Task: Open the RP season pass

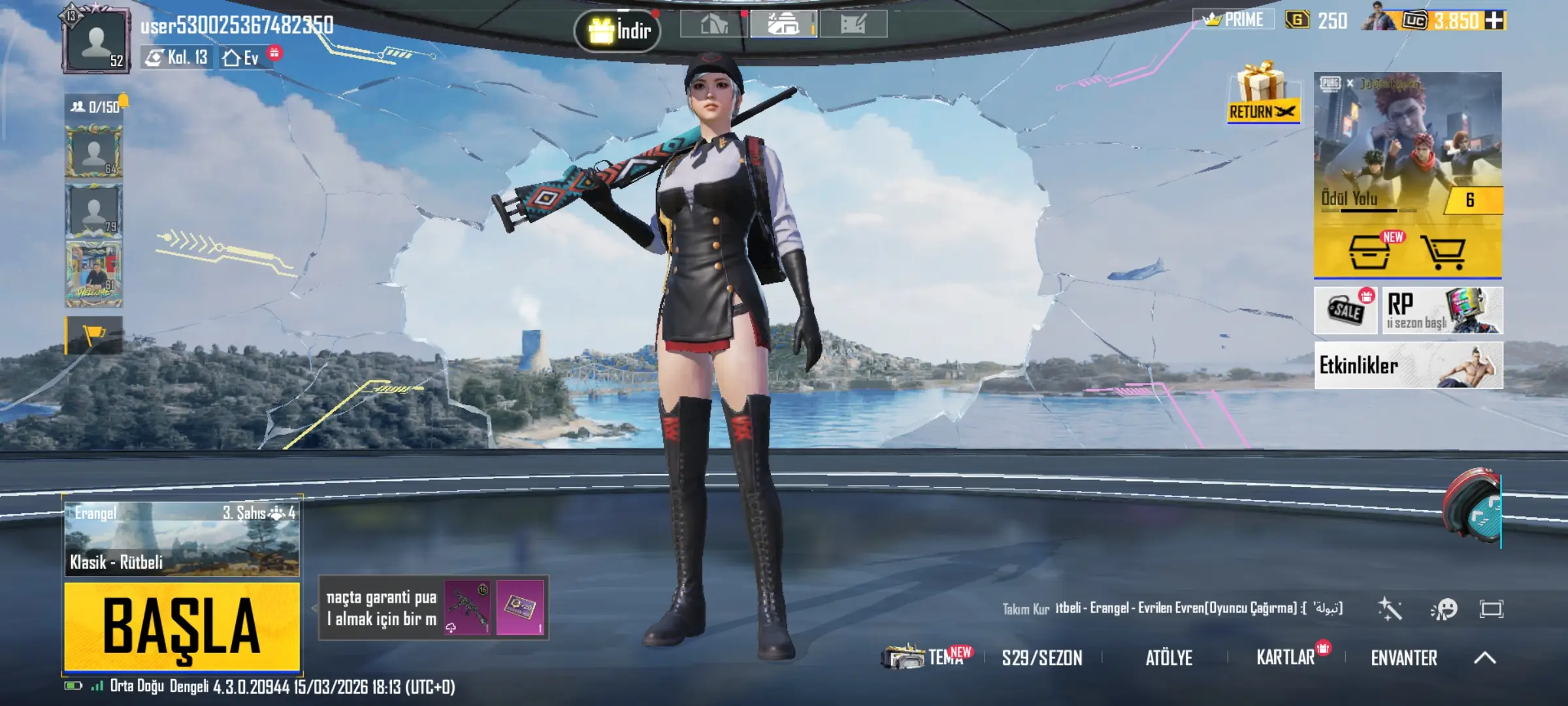Action: 1442,311
